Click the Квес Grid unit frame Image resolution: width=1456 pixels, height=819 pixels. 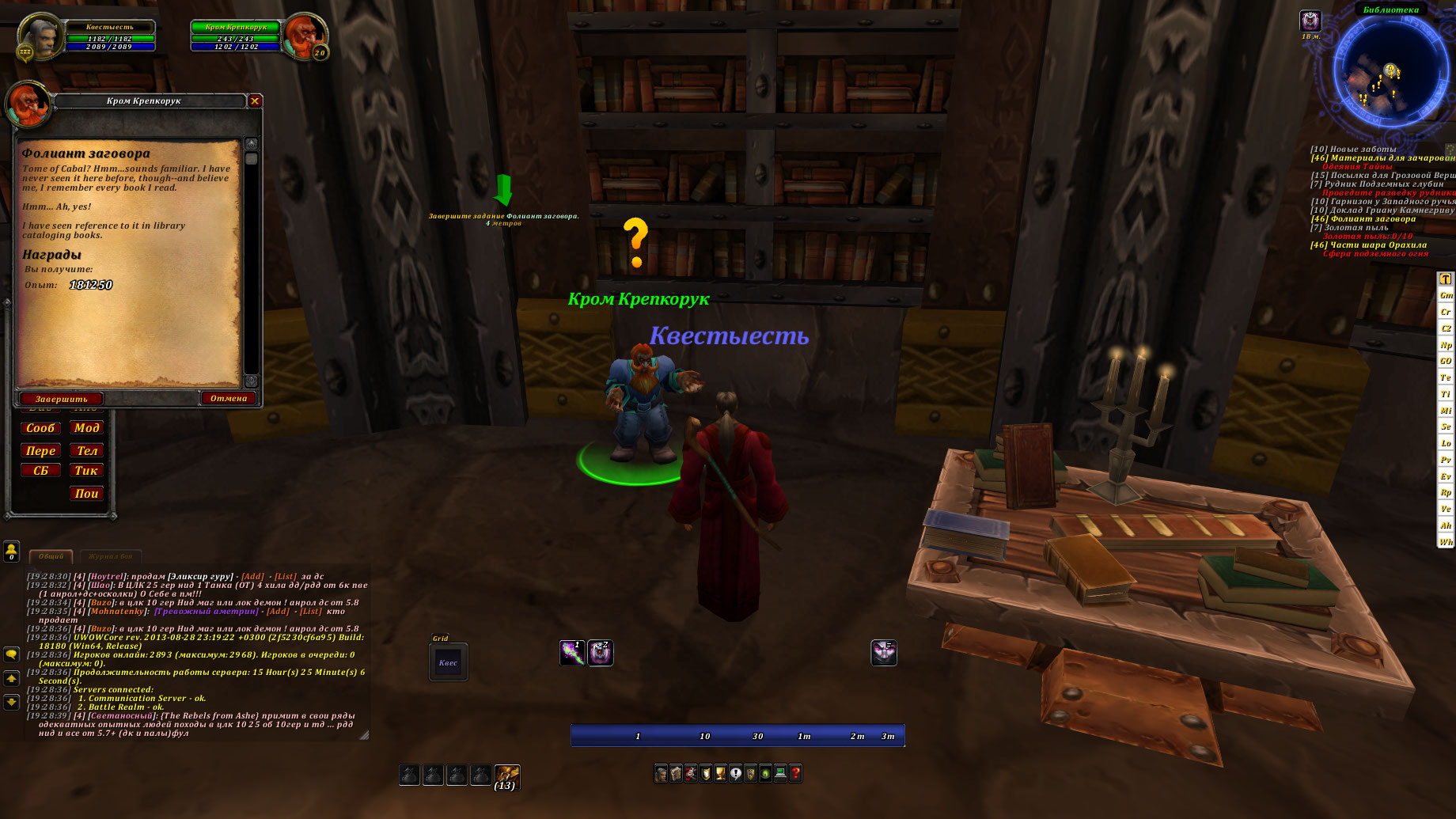[448, 662]
